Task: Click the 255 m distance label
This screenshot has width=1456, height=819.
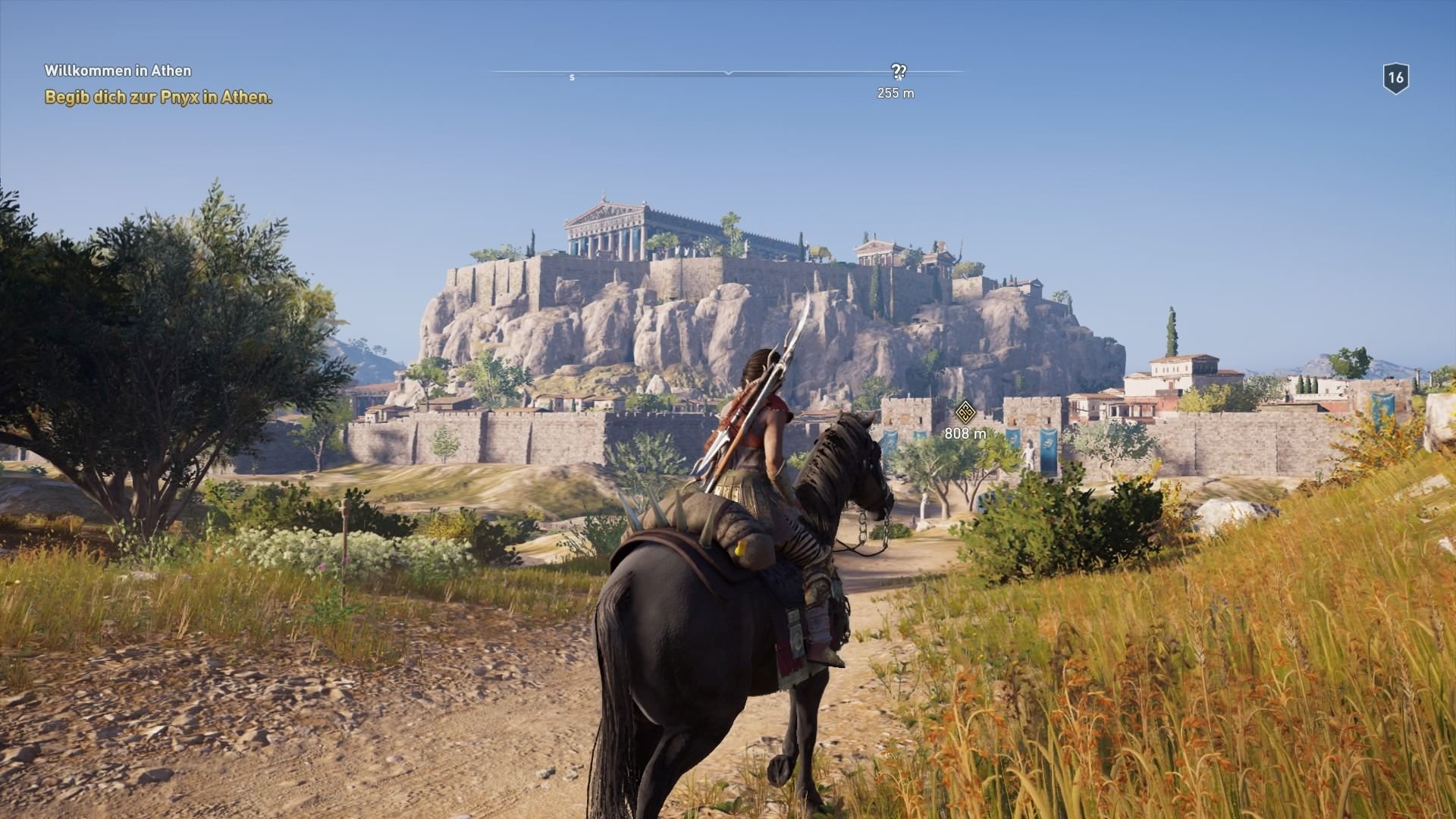Action: point(895,93)
